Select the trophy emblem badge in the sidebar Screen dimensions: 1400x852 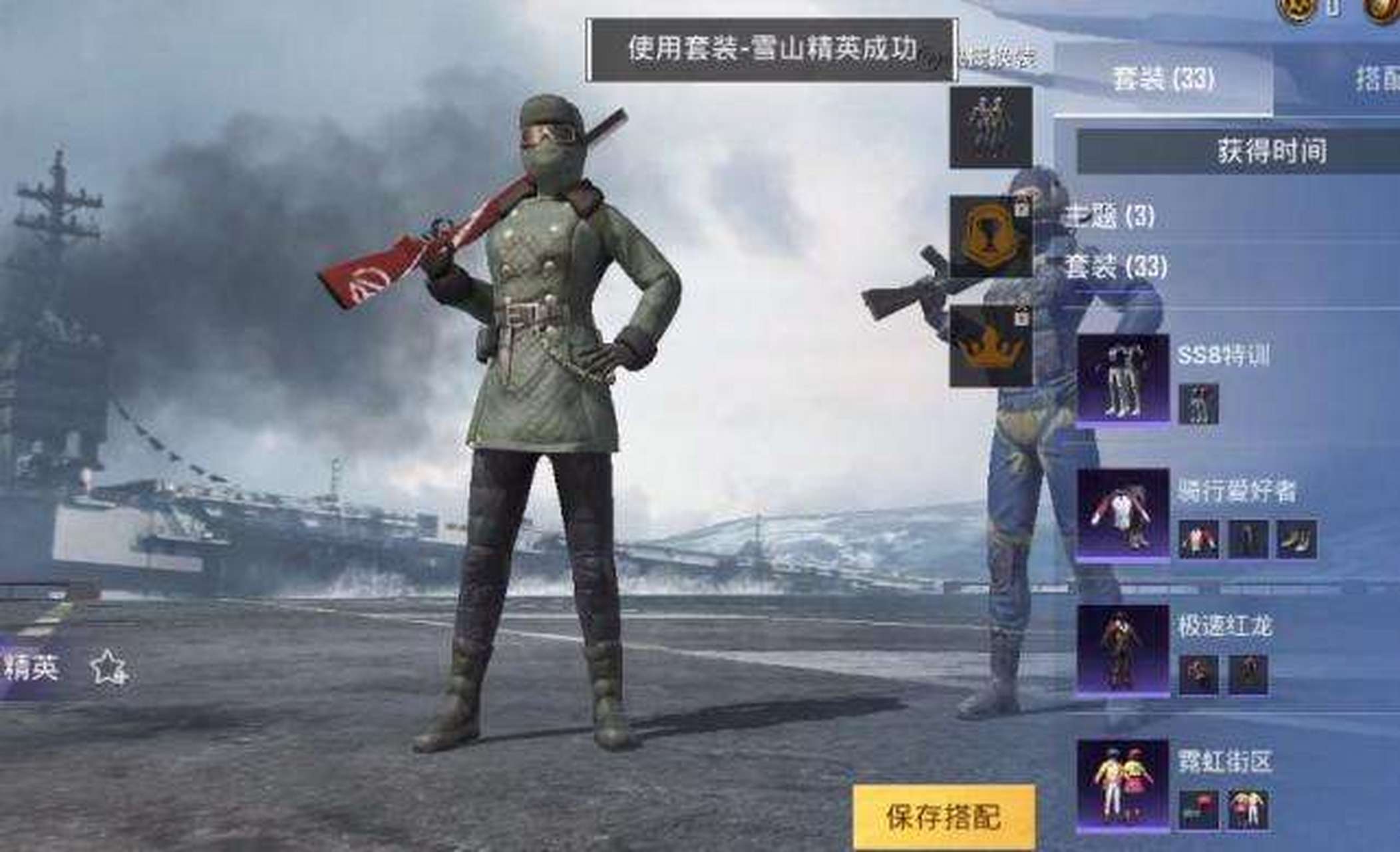[991, 233]
